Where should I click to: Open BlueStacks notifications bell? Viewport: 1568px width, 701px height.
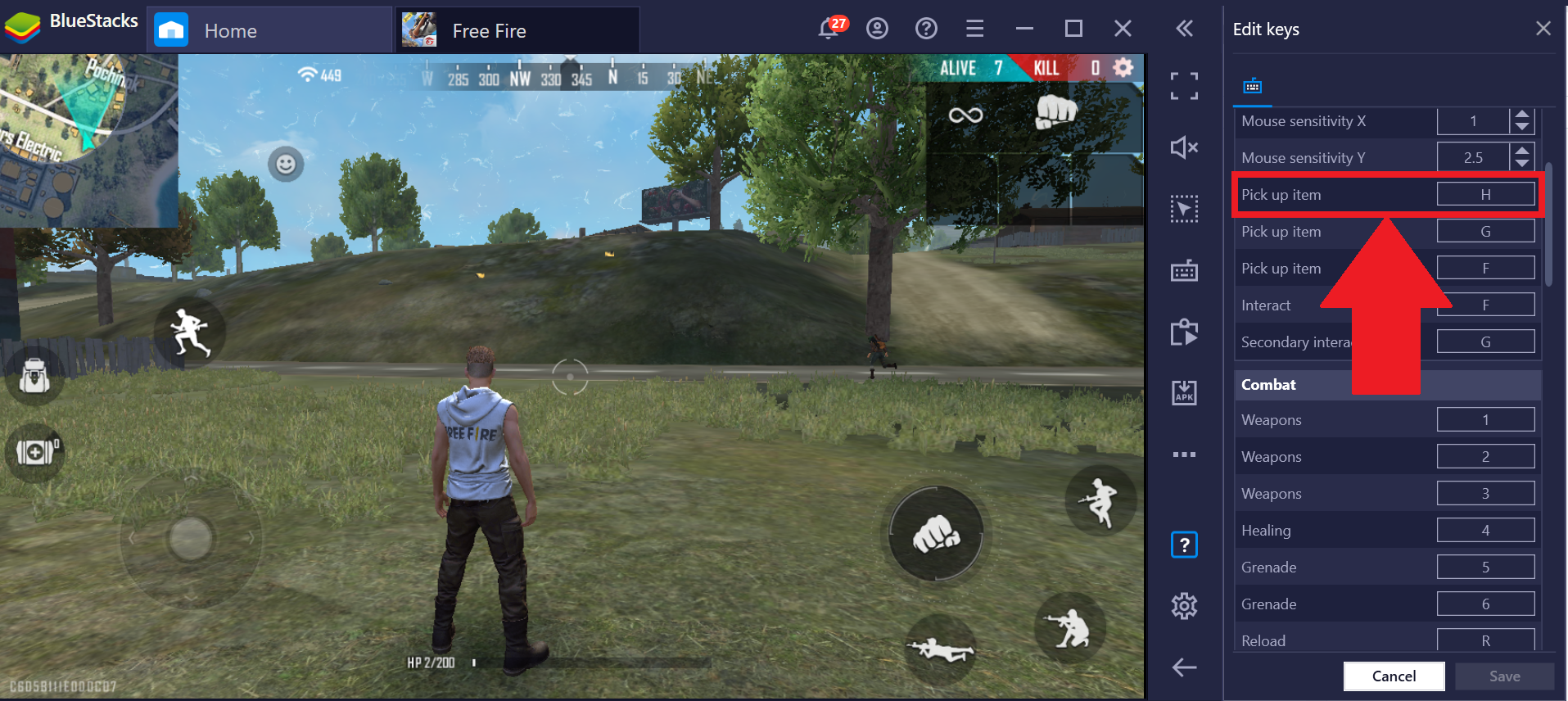point(829,29)
